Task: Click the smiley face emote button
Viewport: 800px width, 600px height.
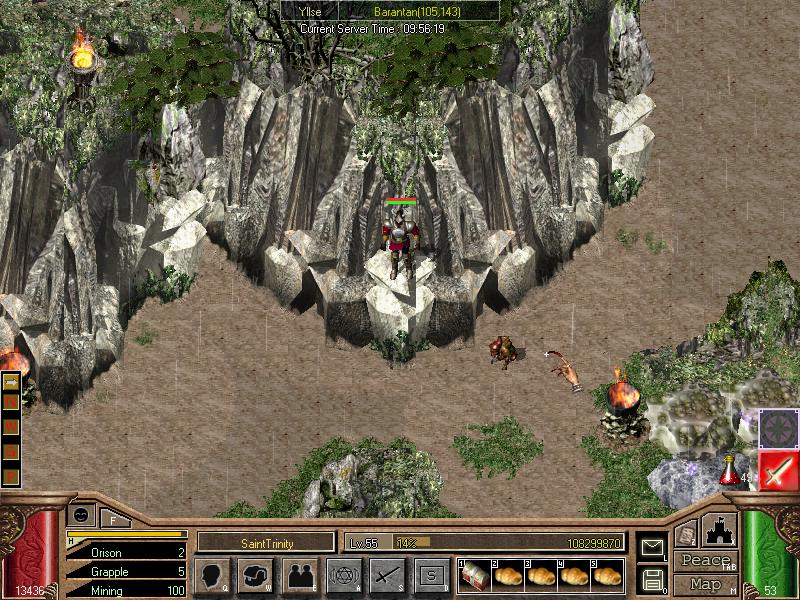Action: (x=78, y=514)
